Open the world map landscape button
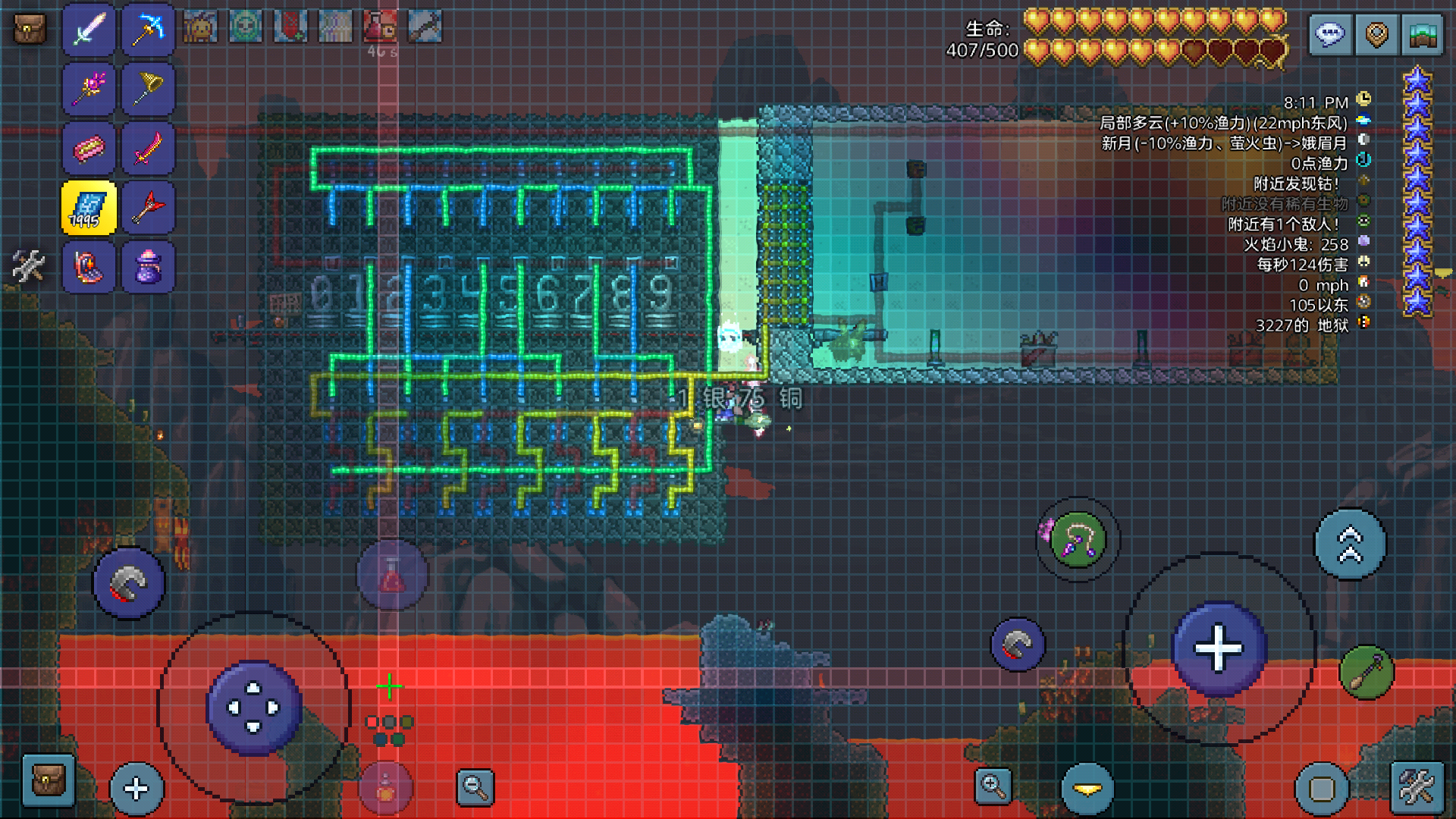 click(x=1423, y=35)
